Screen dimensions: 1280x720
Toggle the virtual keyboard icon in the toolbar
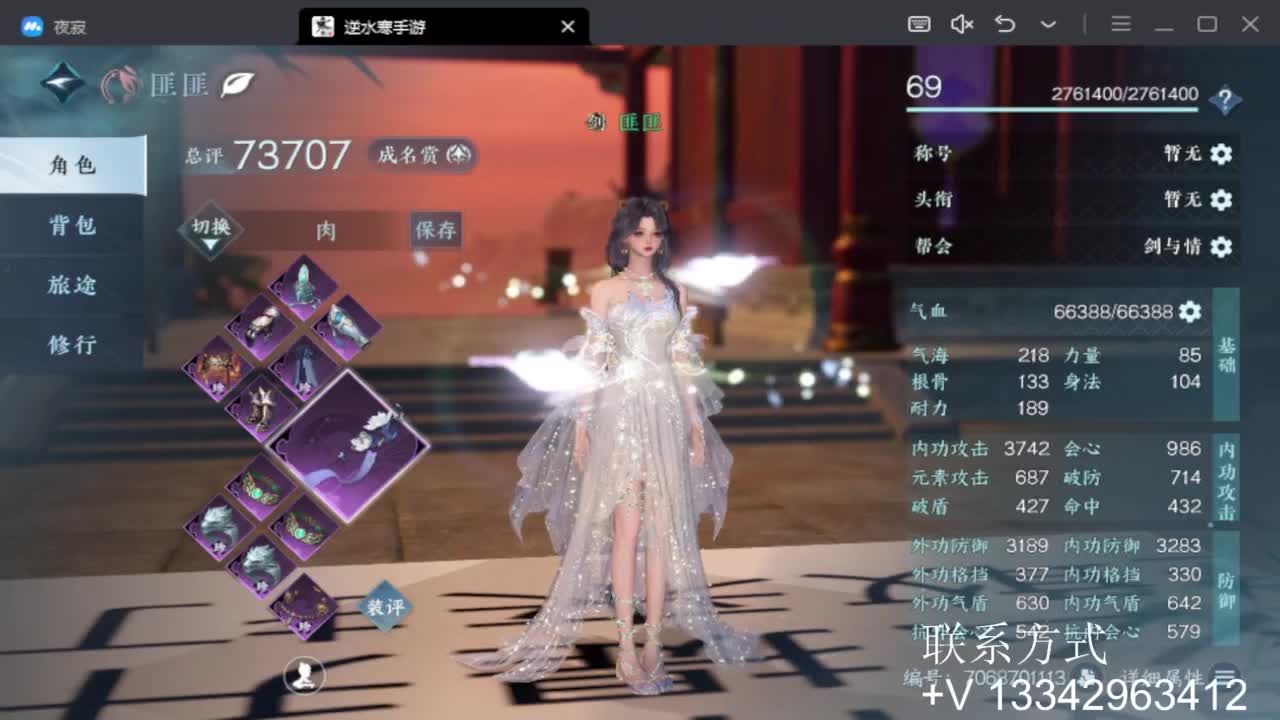pos(920,22)
